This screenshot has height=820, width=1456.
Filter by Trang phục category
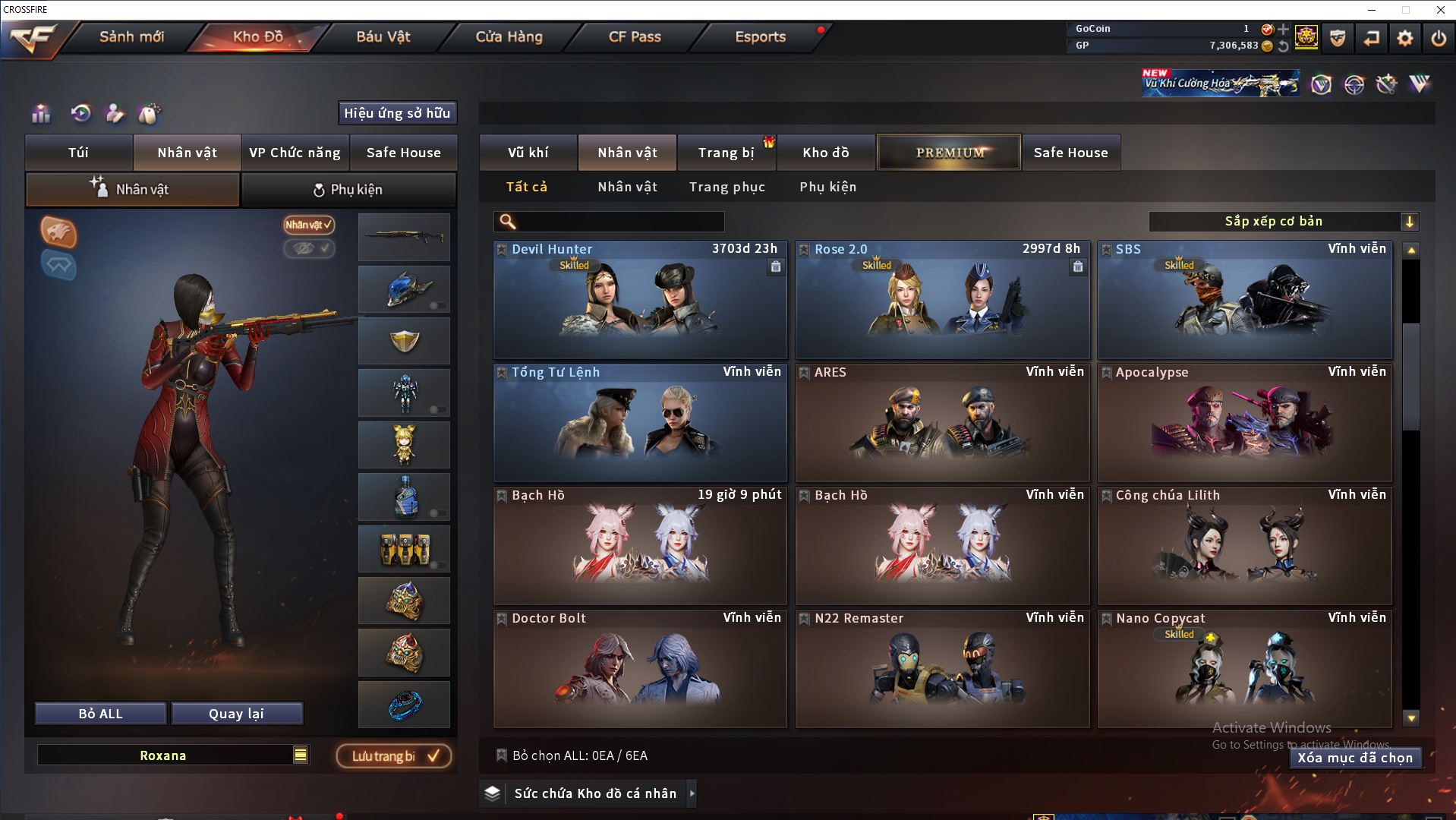(x=726, y=187)
